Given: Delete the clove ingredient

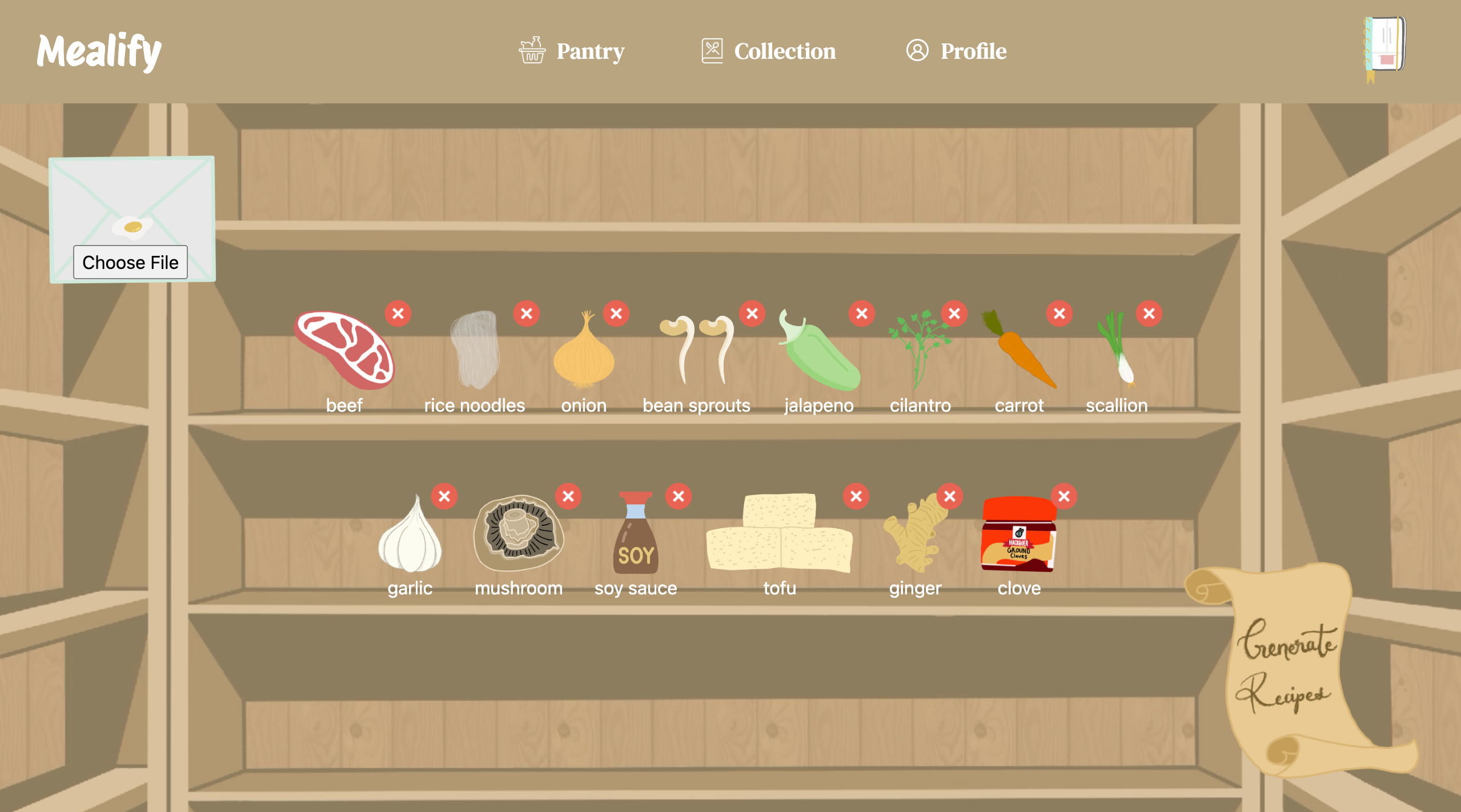Looking at the screenshot, I should [1064, 496].
